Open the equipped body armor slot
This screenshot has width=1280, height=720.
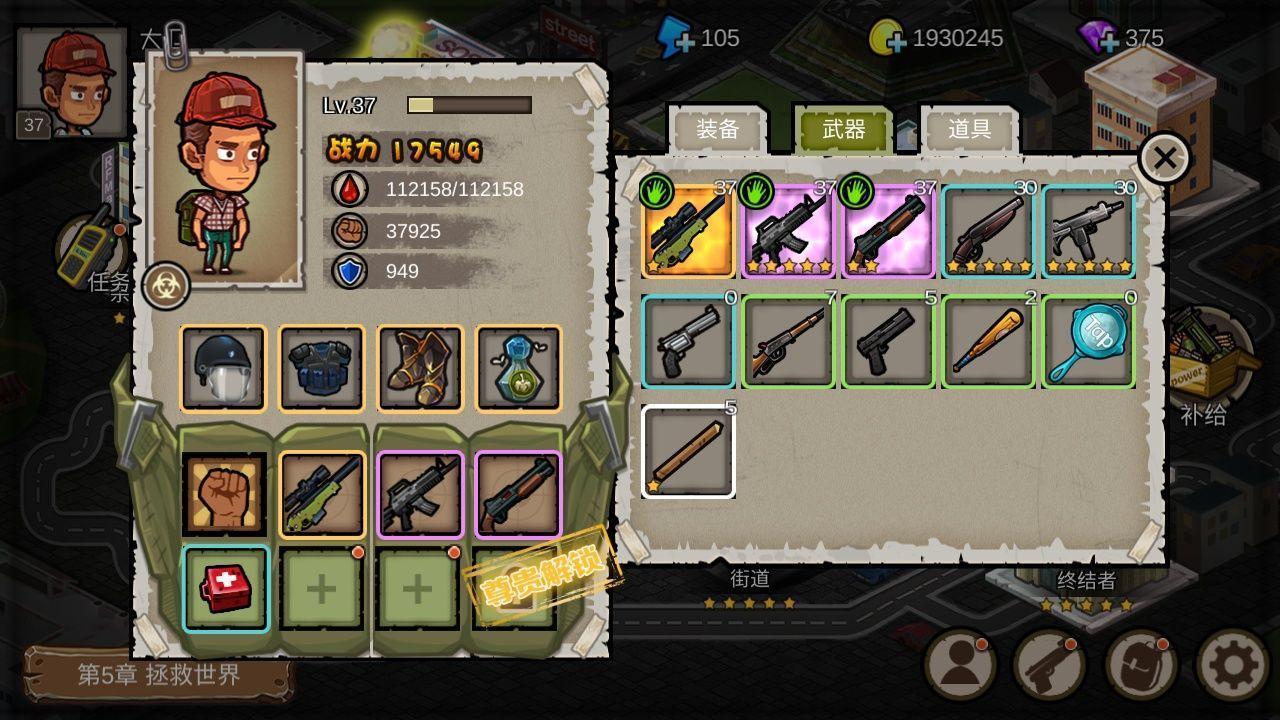coord(321,368)
